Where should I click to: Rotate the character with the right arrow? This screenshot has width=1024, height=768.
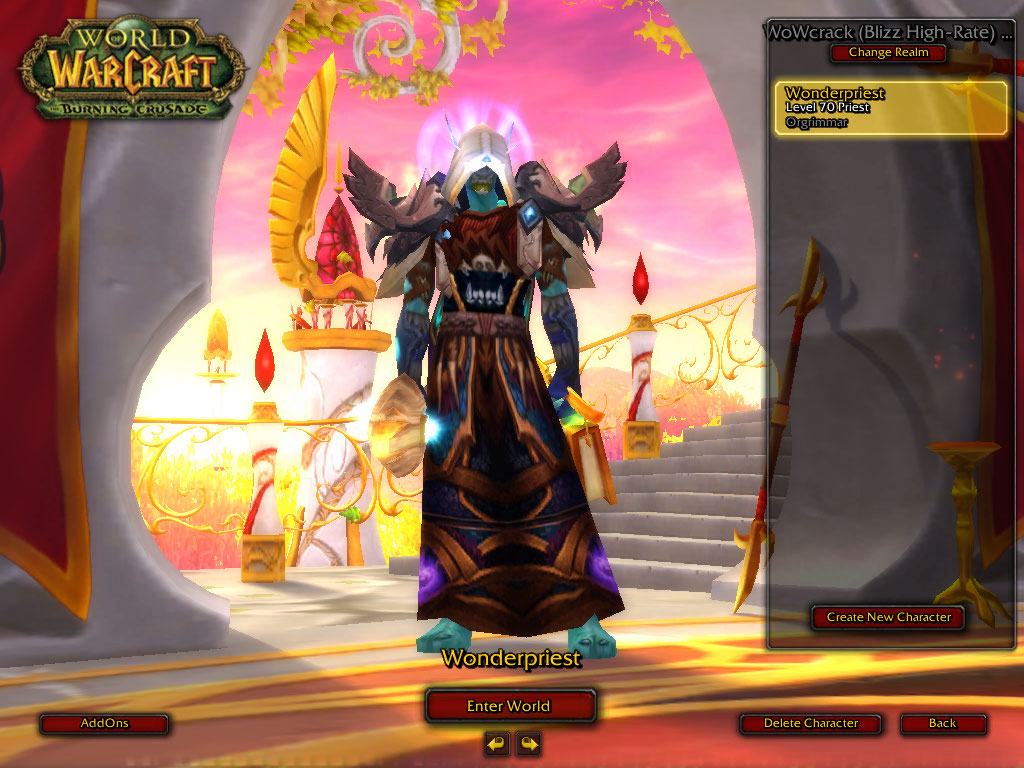[x=528, y=743]
